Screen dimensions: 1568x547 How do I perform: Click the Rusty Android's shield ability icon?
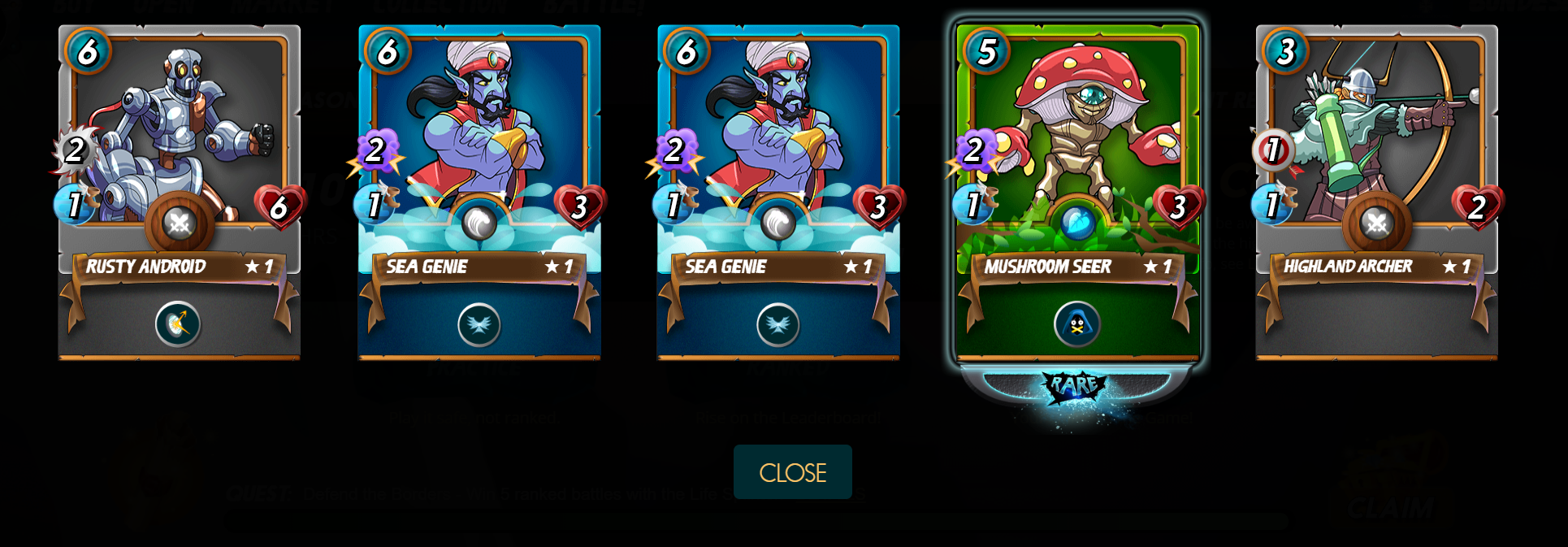[178, 324]
